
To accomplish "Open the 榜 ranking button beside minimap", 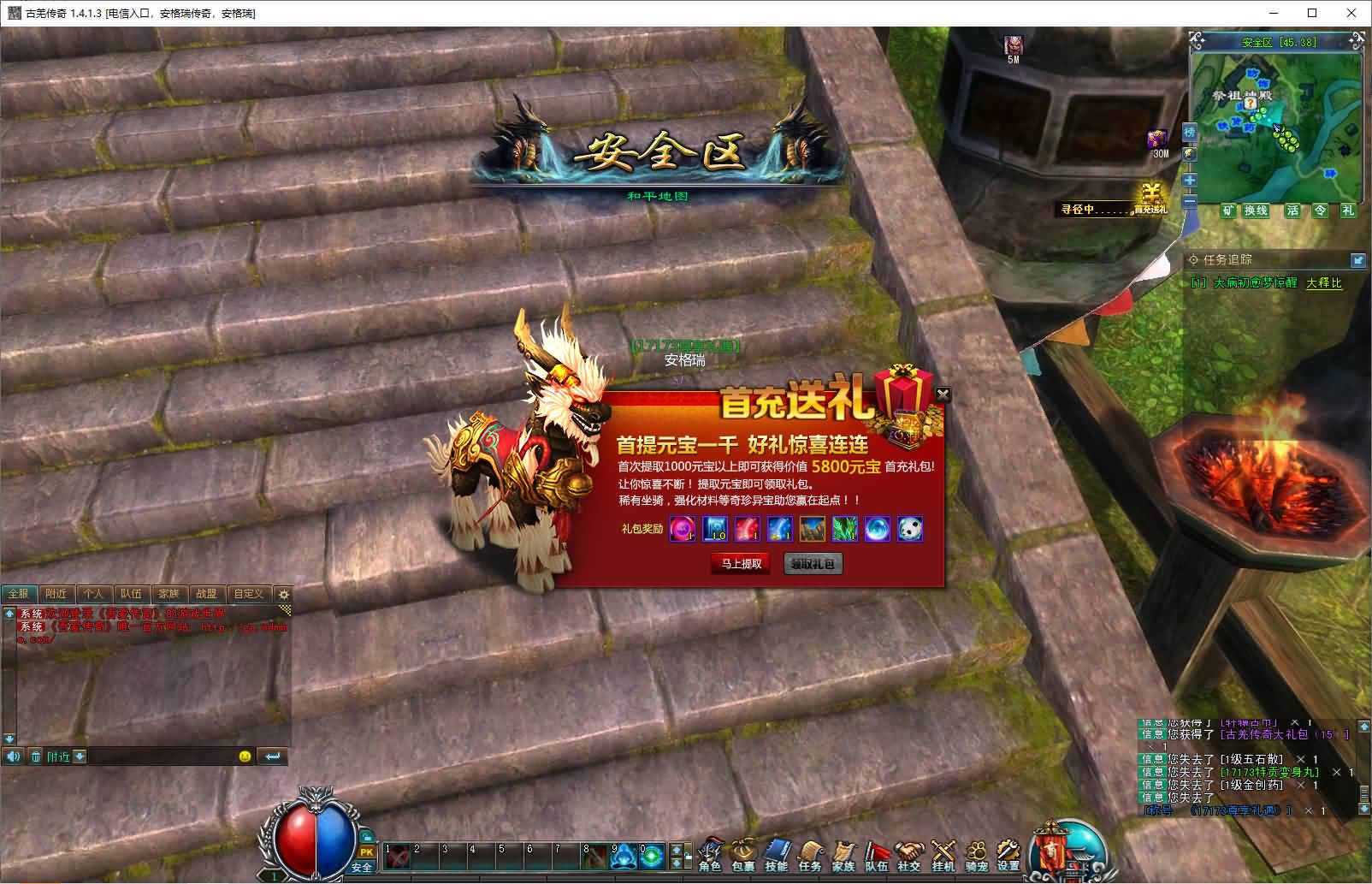I will click(x=1190, y=133).
